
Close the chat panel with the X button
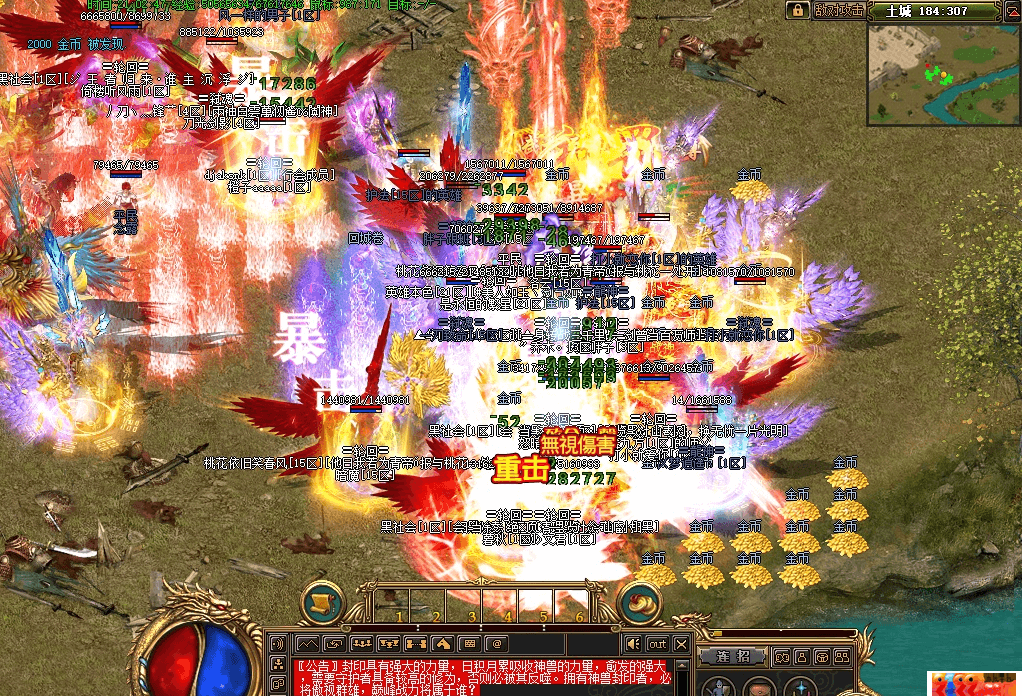[x=682, y=644]
